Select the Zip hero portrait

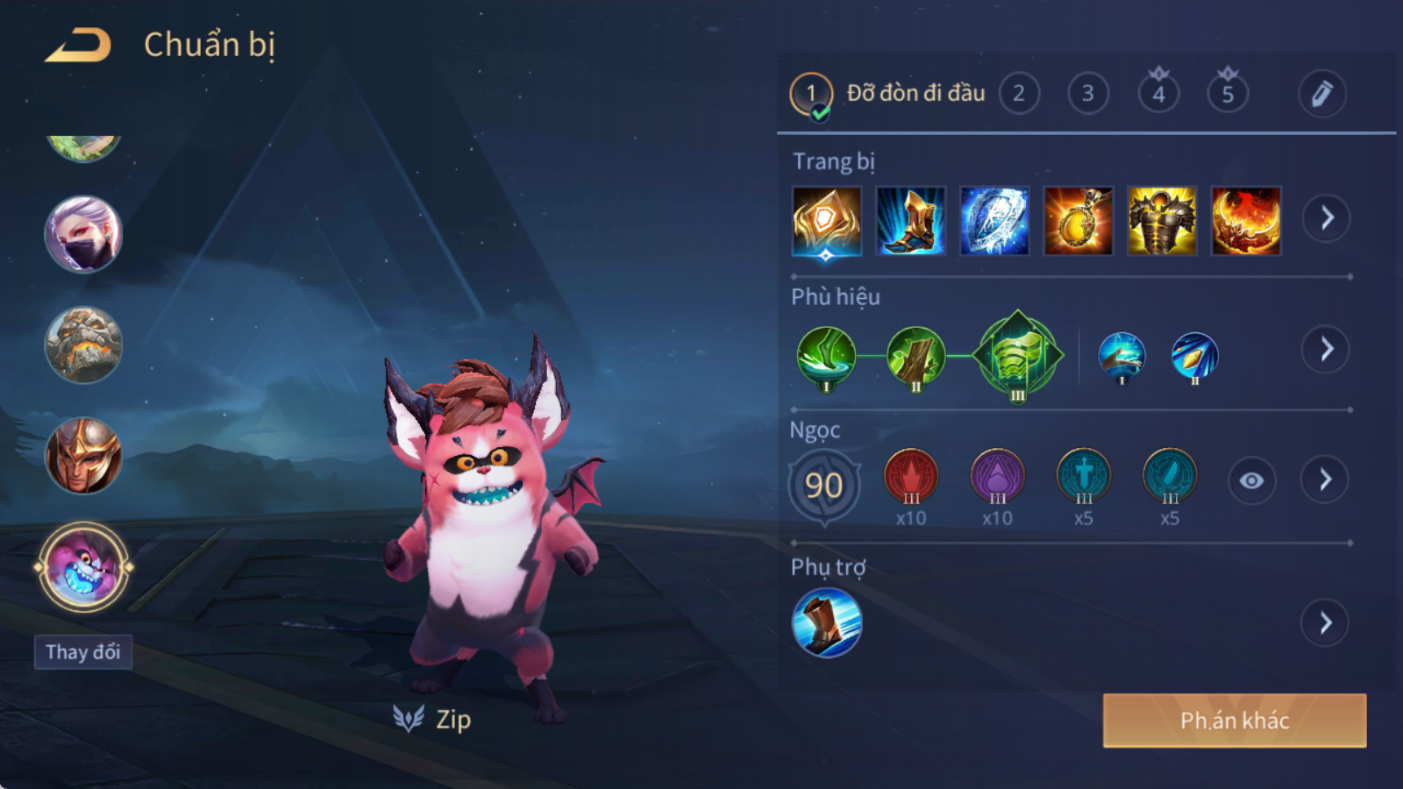83,567
